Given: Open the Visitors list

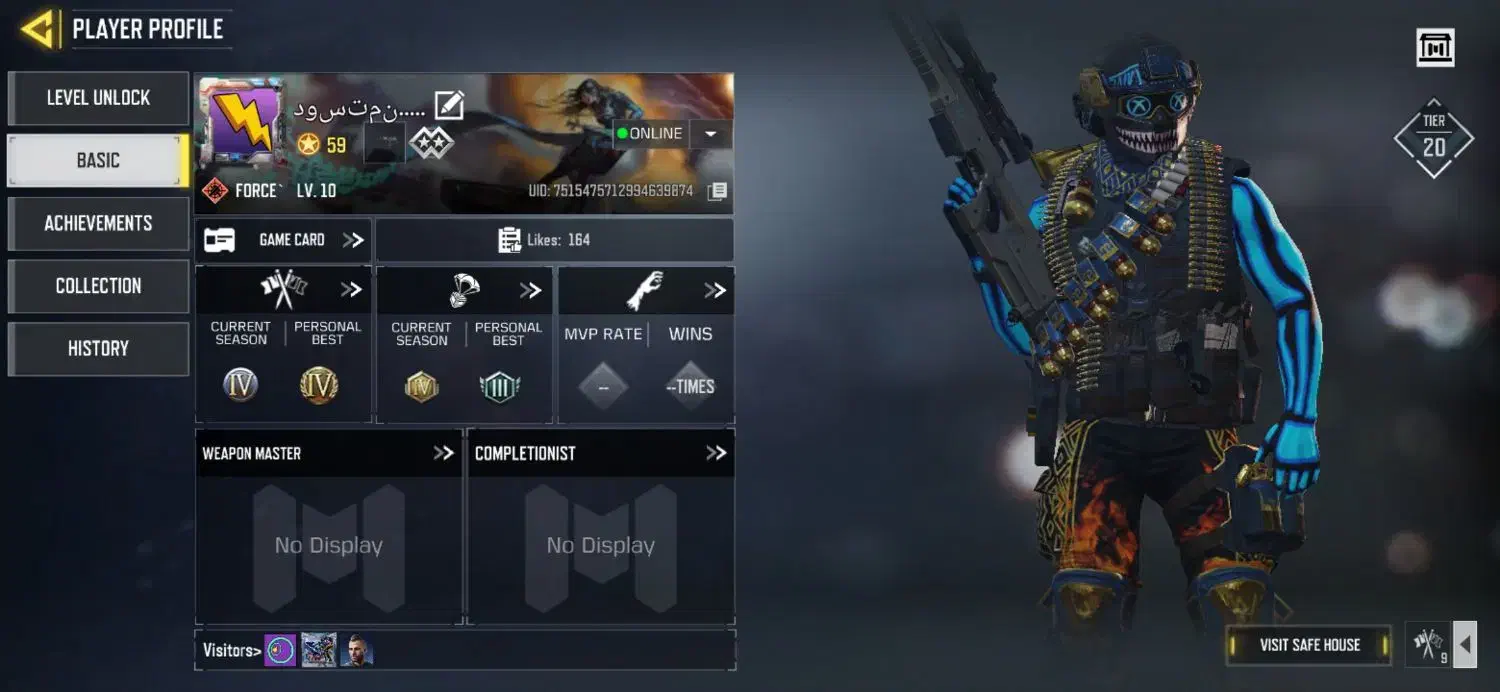Looking at the screenshot, I should tap(231, 651).
